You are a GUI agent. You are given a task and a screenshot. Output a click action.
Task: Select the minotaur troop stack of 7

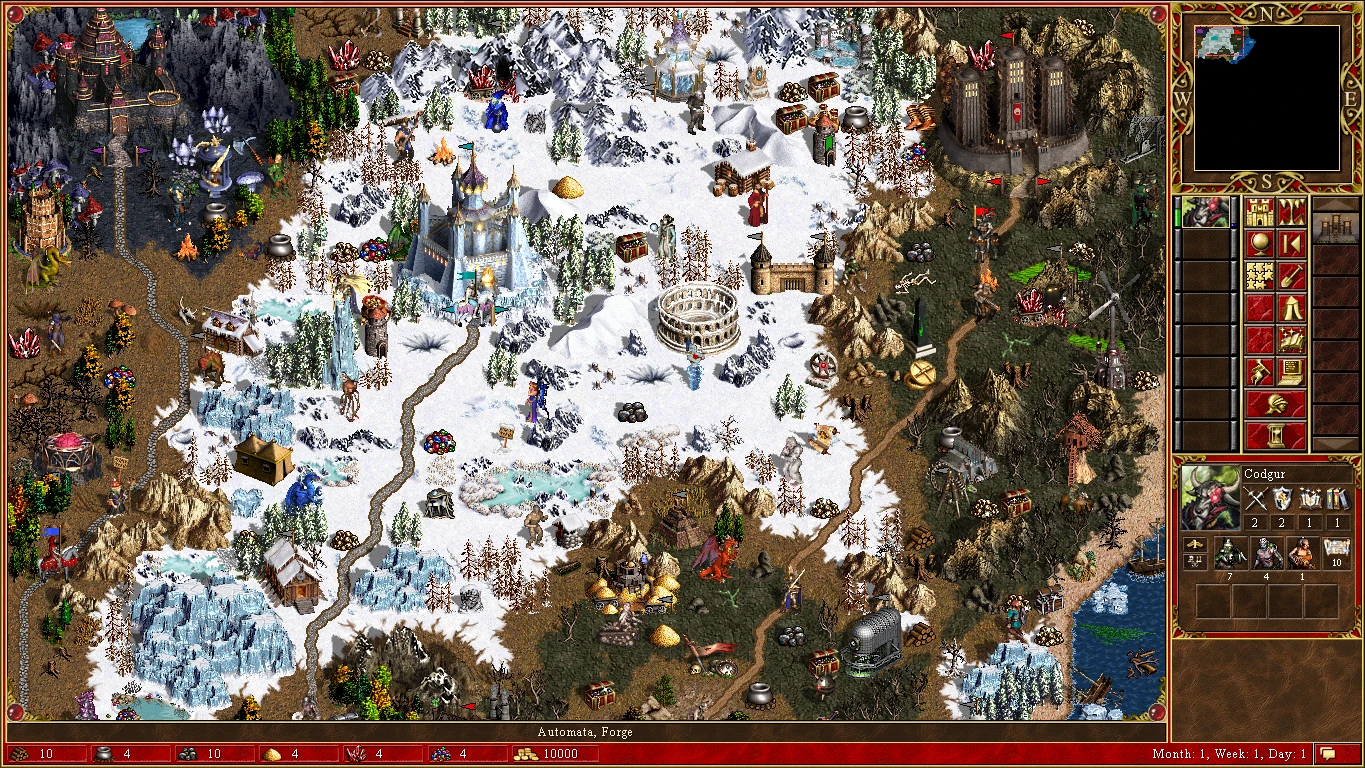[x=1230, y=555]
